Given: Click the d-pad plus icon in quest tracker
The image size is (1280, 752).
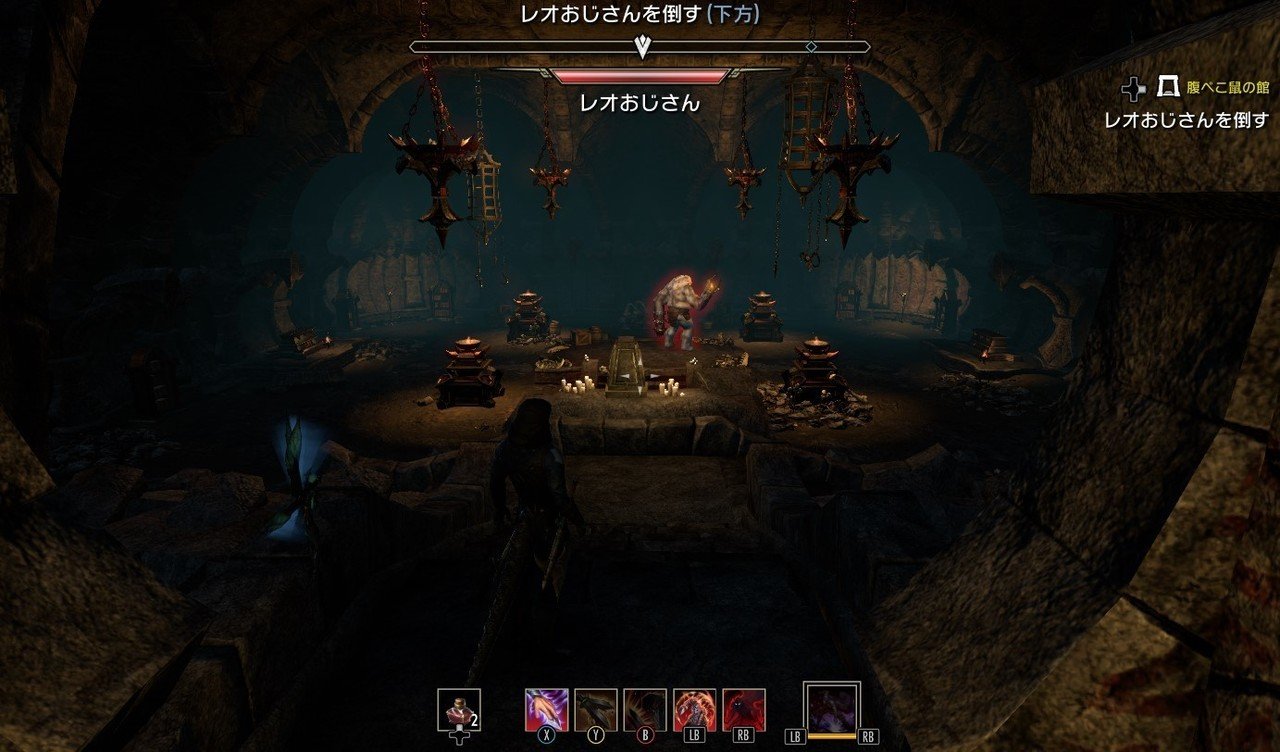Looking at the screenshot, I should pos(1135,89).
